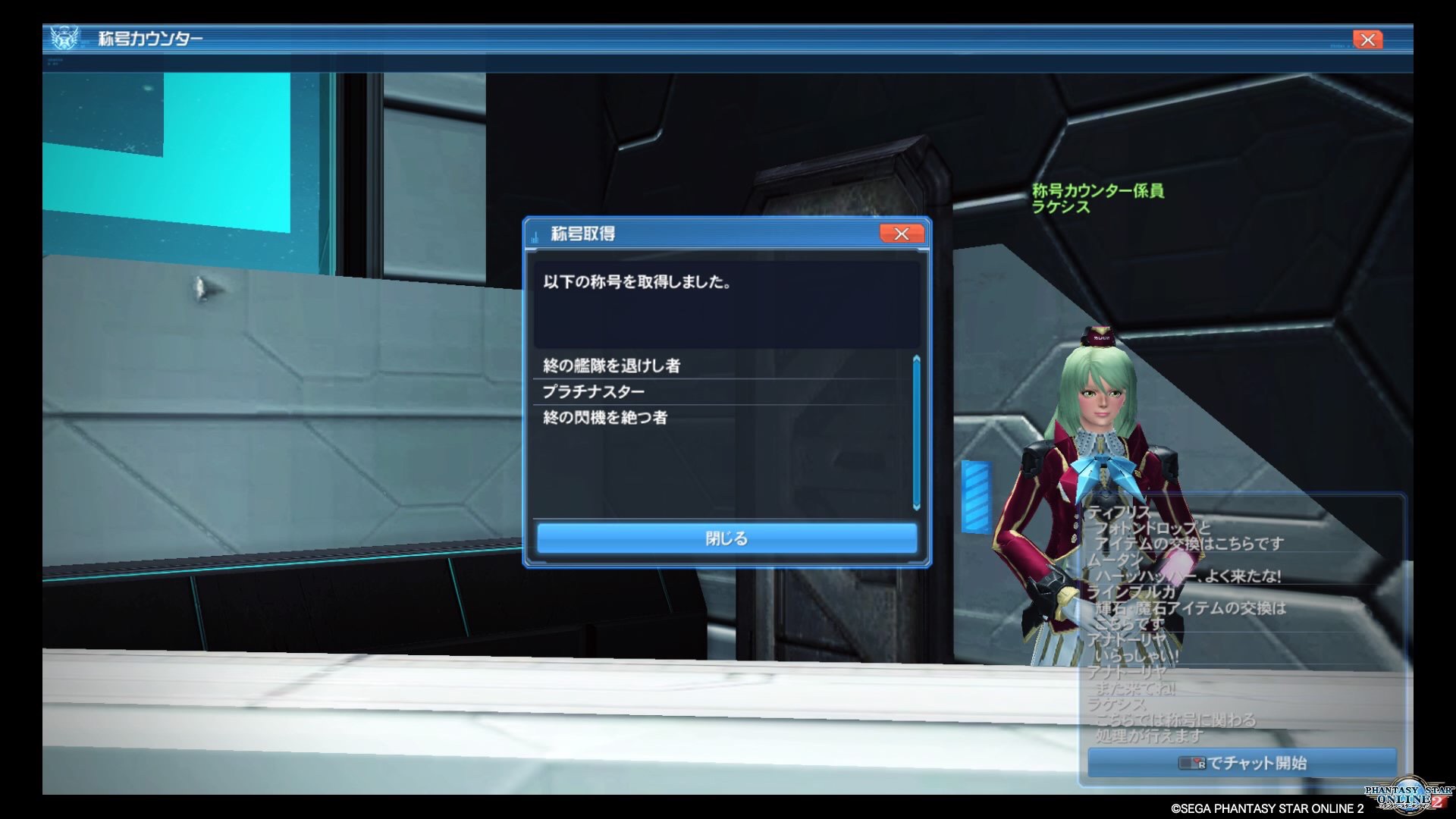
Task: Select the 終の艦隊を退けし者 title row
Action: click(611, 366)
